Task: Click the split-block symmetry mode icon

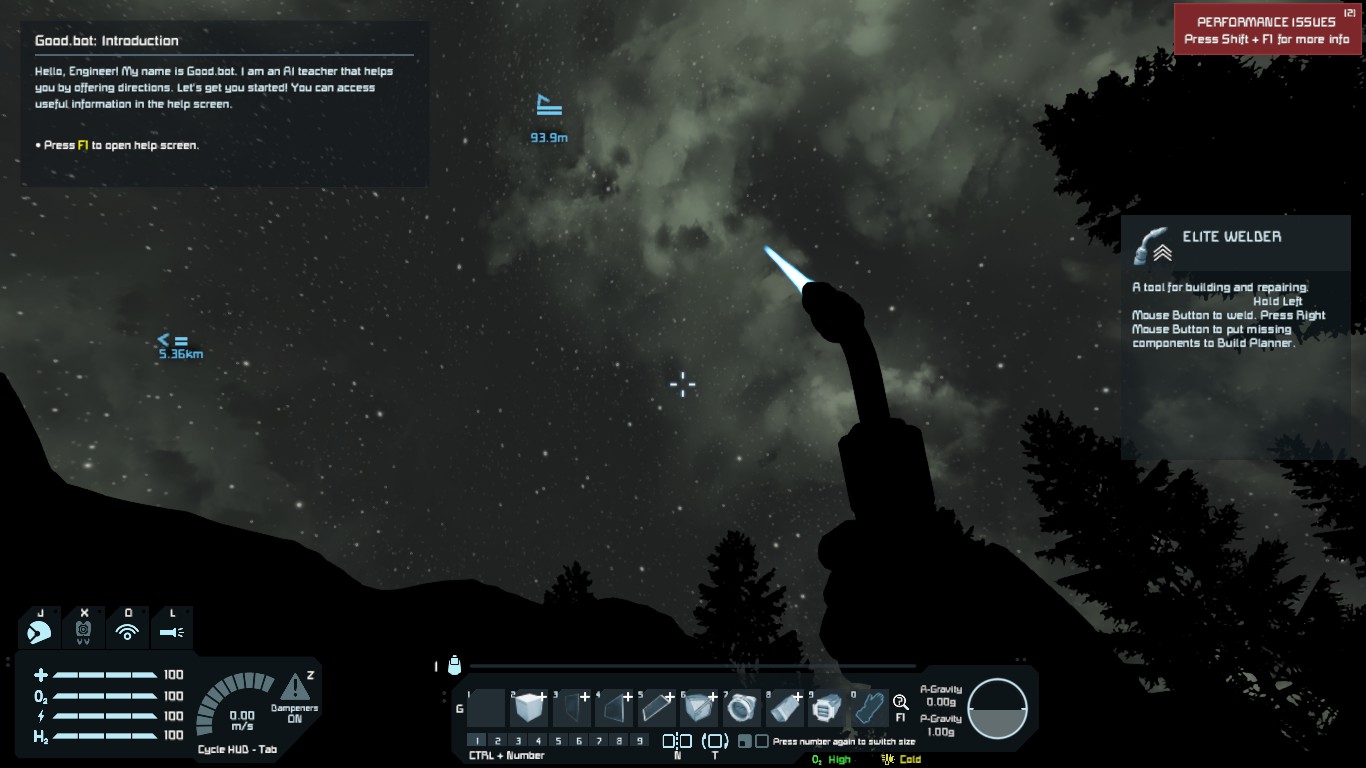Action: (x=677, y=741)
